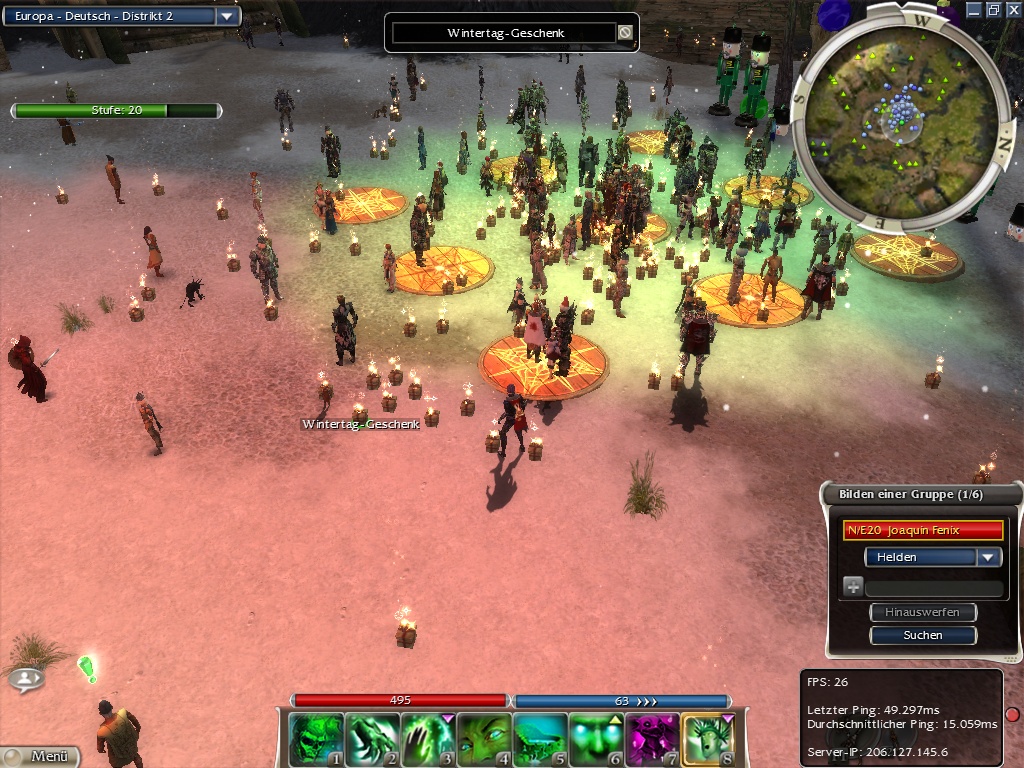Cancel the Wintertag-Geschenk target selection

coord(625,33)
